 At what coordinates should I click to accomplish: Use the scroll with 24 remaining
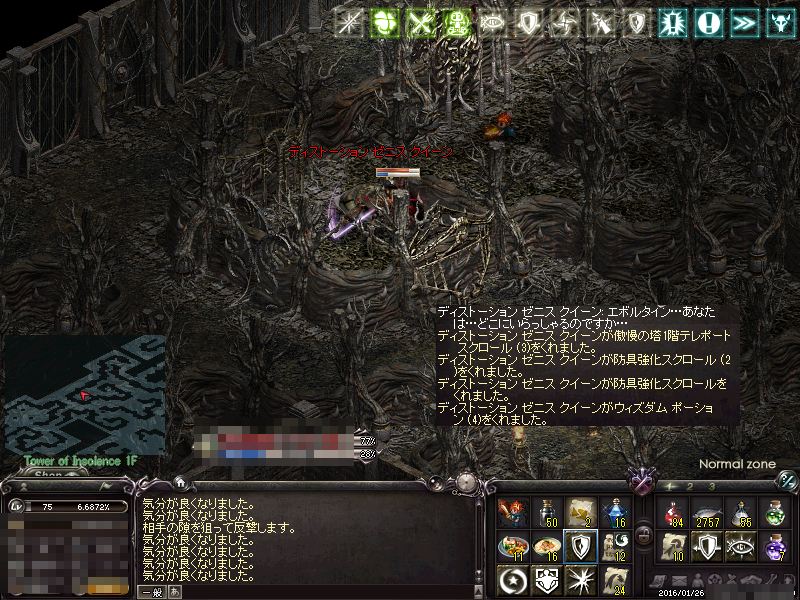click(x=614, y=578)
